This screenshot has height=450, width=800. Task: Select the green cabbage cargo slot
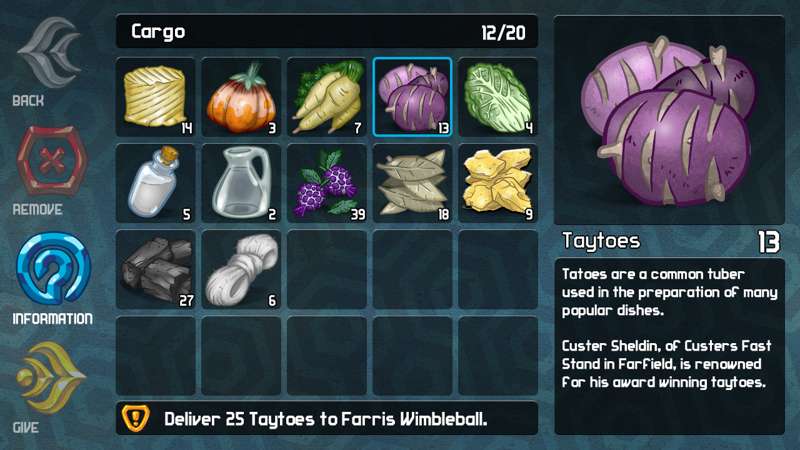pos(499,97)
